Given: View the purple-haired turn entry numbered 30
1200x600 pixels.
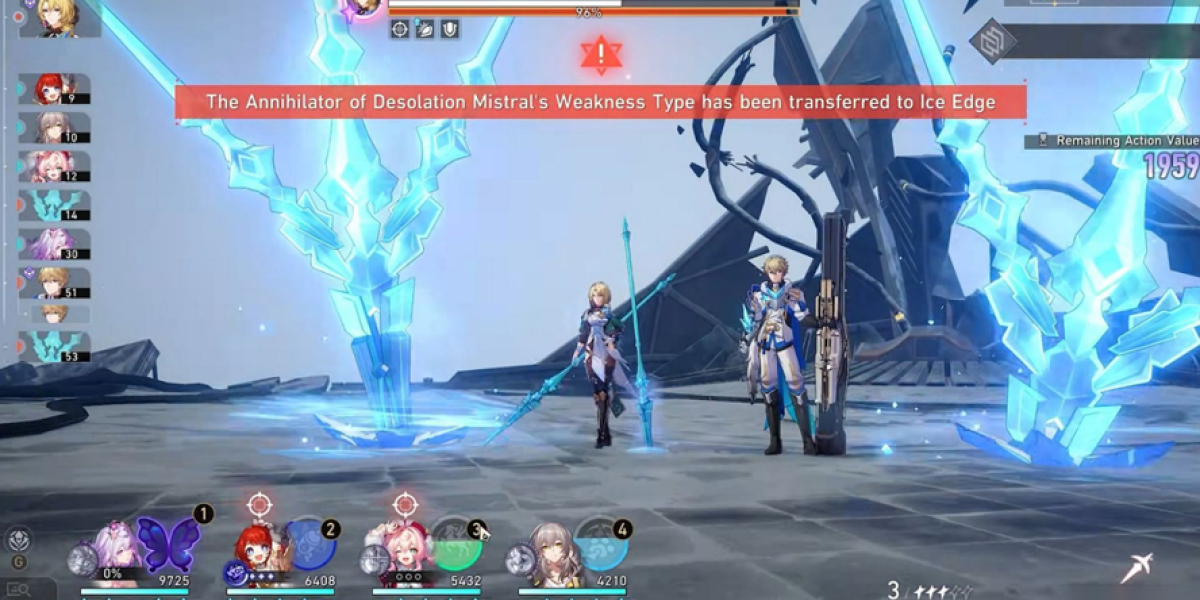Looking at the screenshot, I should pyautogui.click(x=55, y=244).
